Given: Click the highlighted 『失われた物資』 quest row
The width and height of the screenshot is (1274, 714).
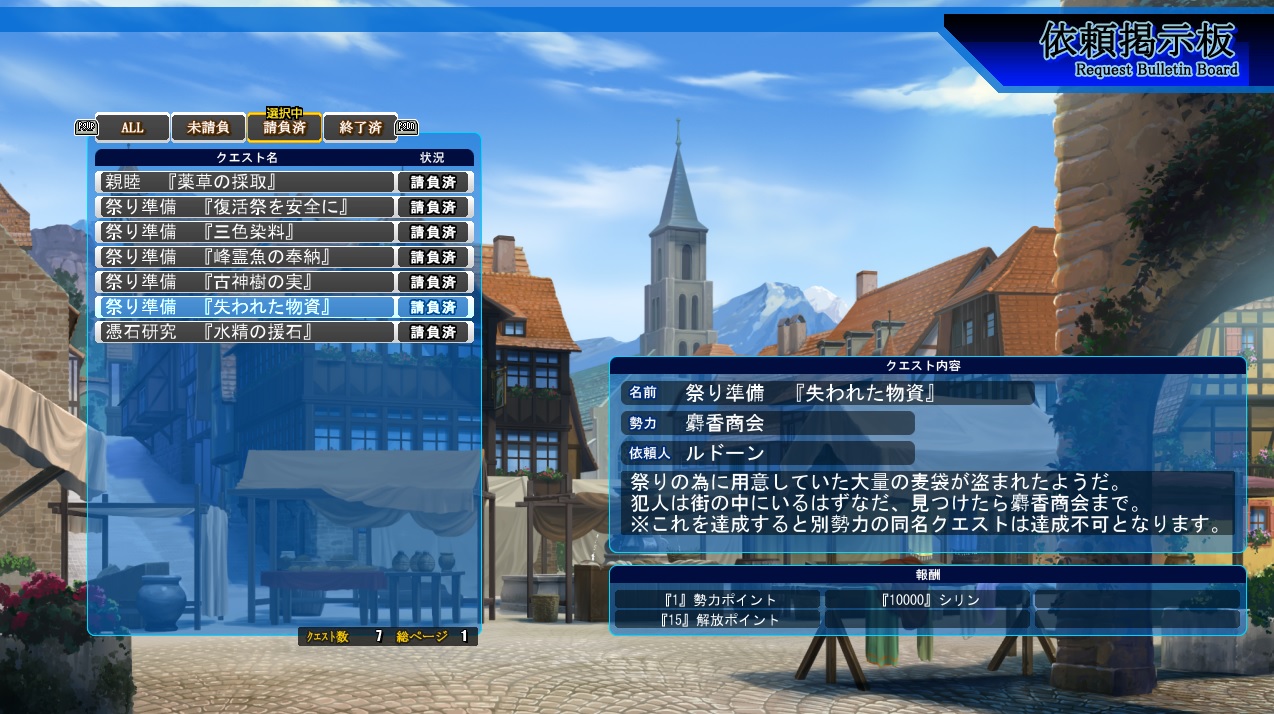Looking at the screenshot, I should pyautogui.click(x=246, y=307).
